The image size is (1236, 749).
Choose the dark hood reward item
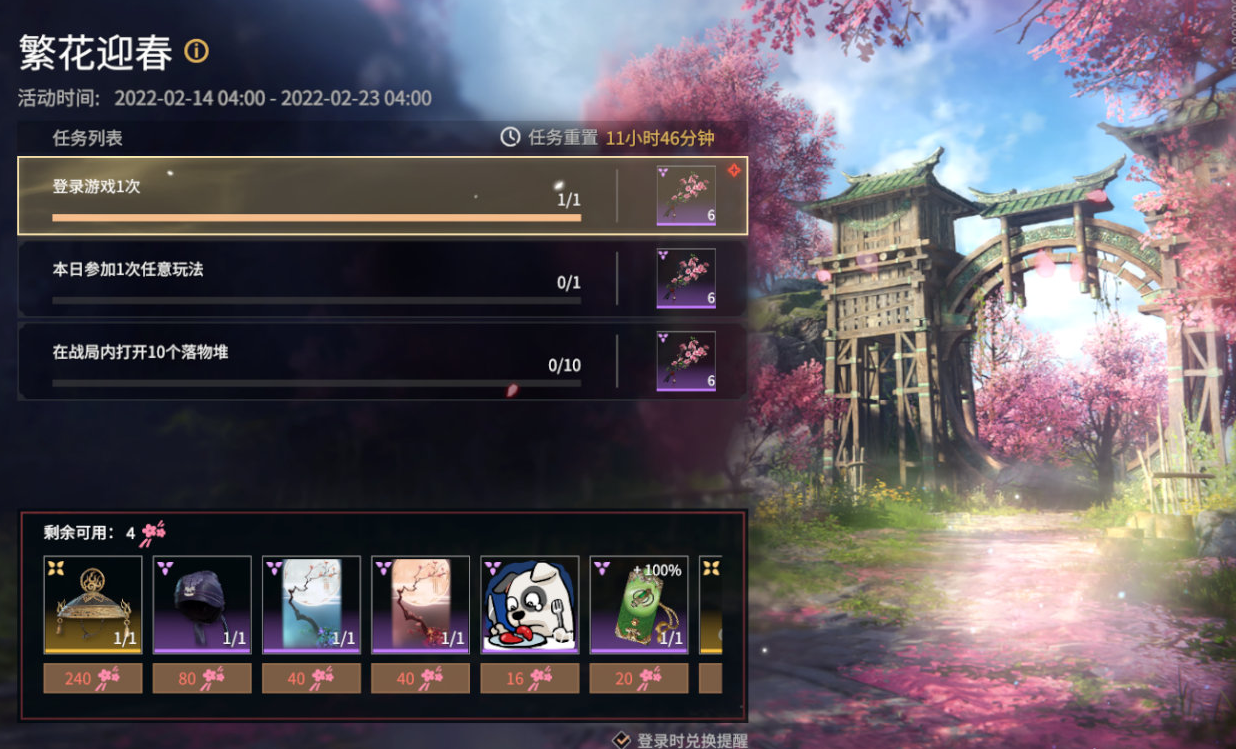click(202, 605)
